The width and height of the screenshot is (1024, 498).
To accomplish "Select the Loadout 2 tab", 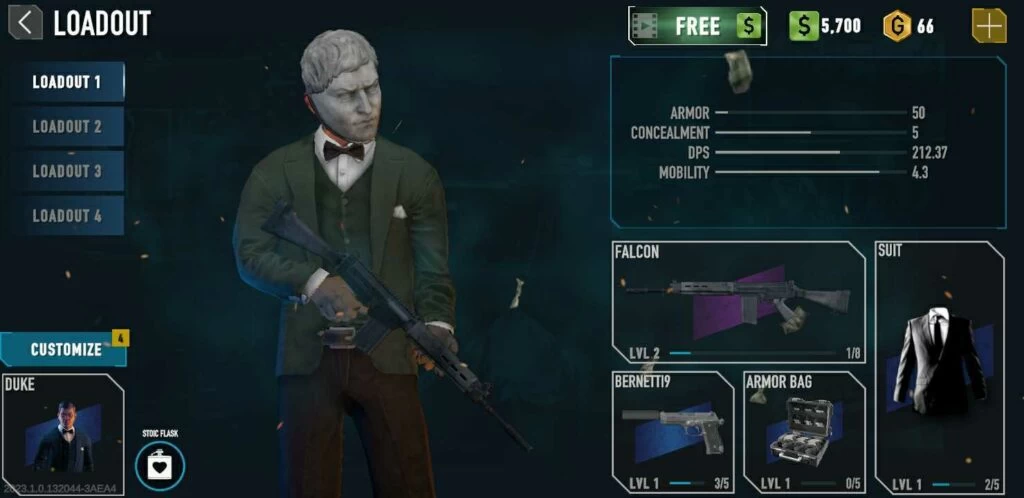I will click(x=67, y=127).
